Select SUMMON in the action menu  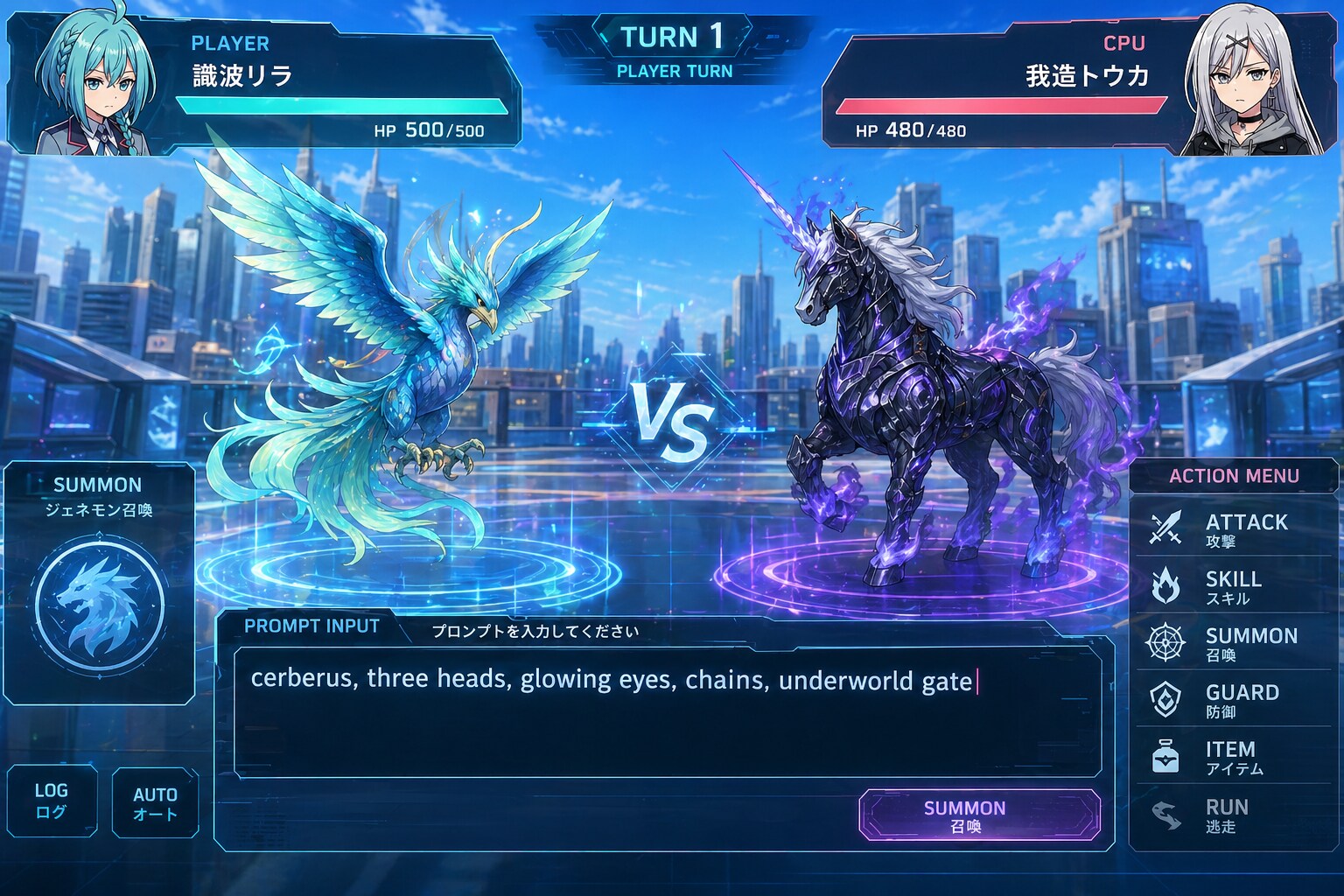click(1234, 642)
